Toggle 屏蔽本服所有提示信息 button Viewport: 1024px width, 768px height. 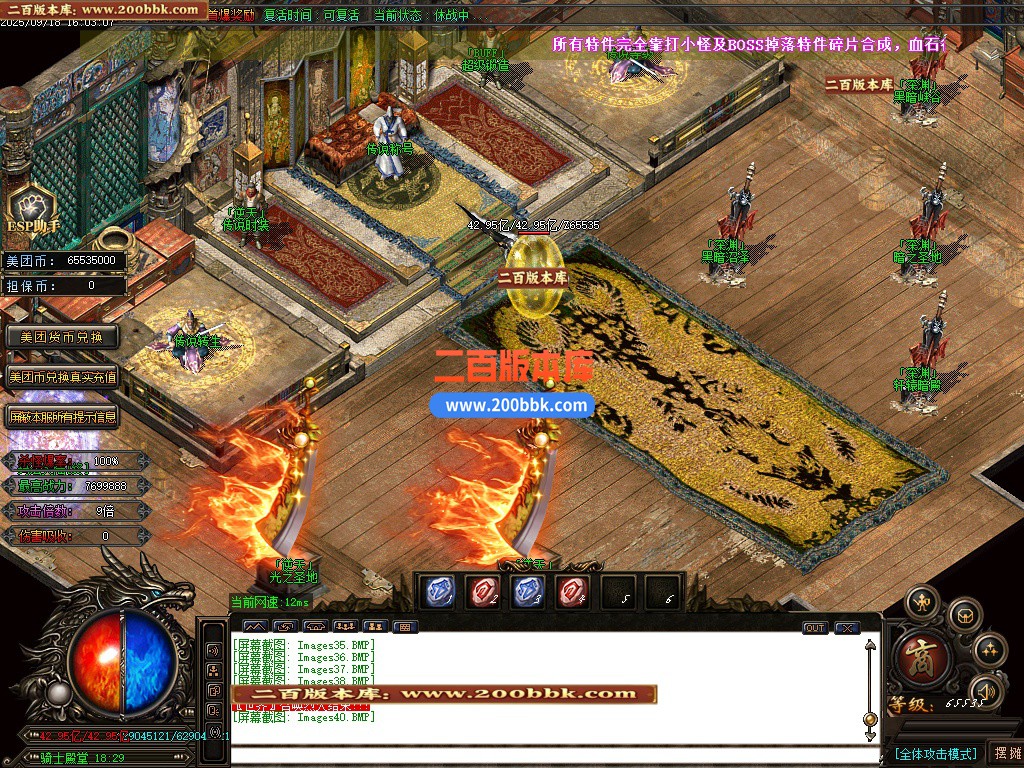(62, 417)
